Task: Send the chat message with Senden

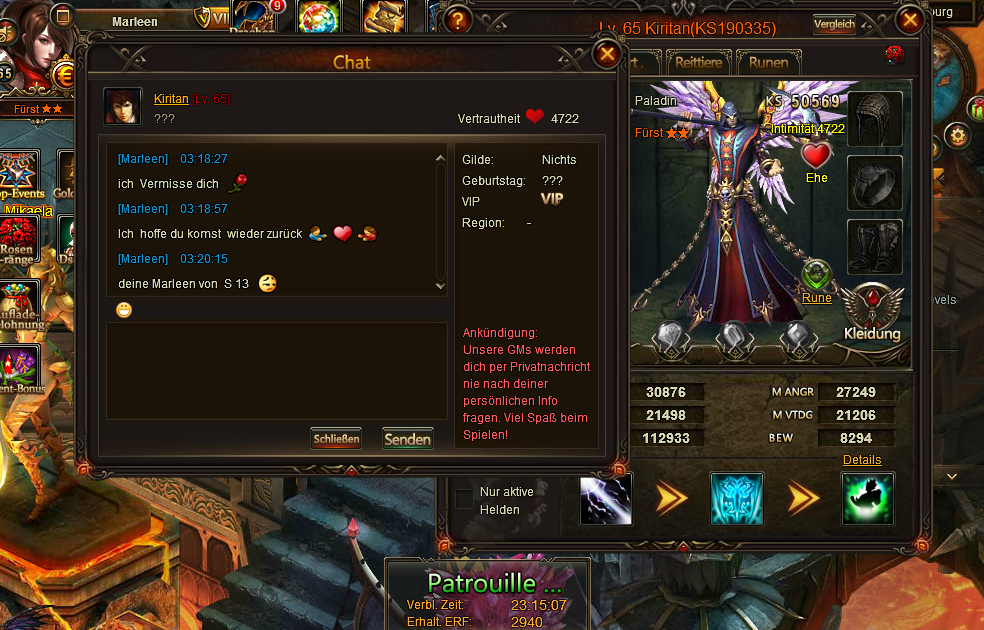Action: coord(407,439)
